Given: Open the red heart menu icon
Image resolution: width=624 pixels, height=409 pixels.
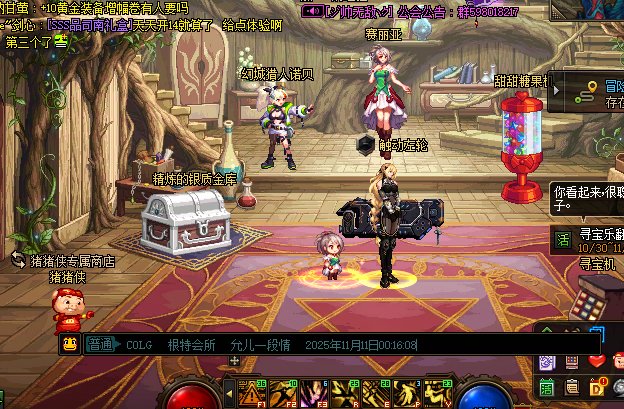Looking at the screenshot, I should point(597,361).
